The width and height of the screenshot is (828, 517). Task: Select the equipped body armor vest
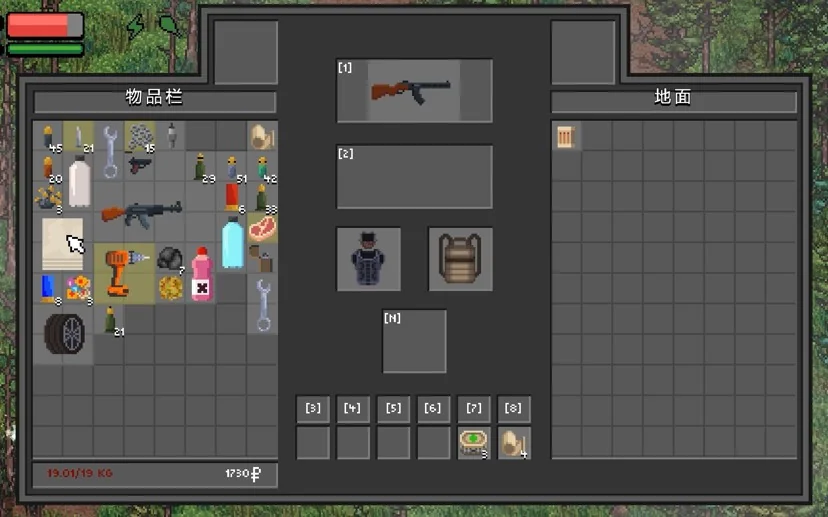368,260
